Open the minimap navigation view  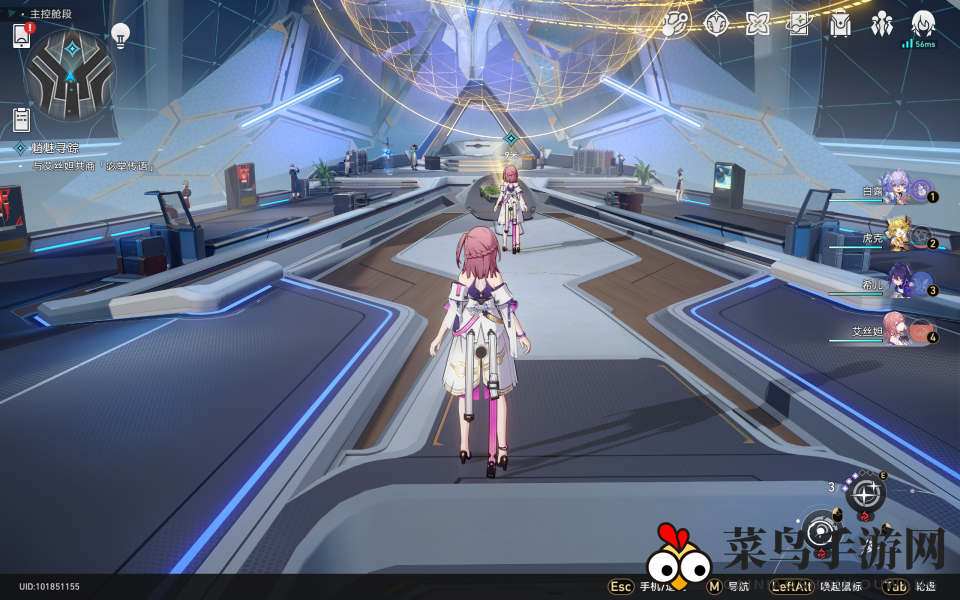(x=70, y=74)
